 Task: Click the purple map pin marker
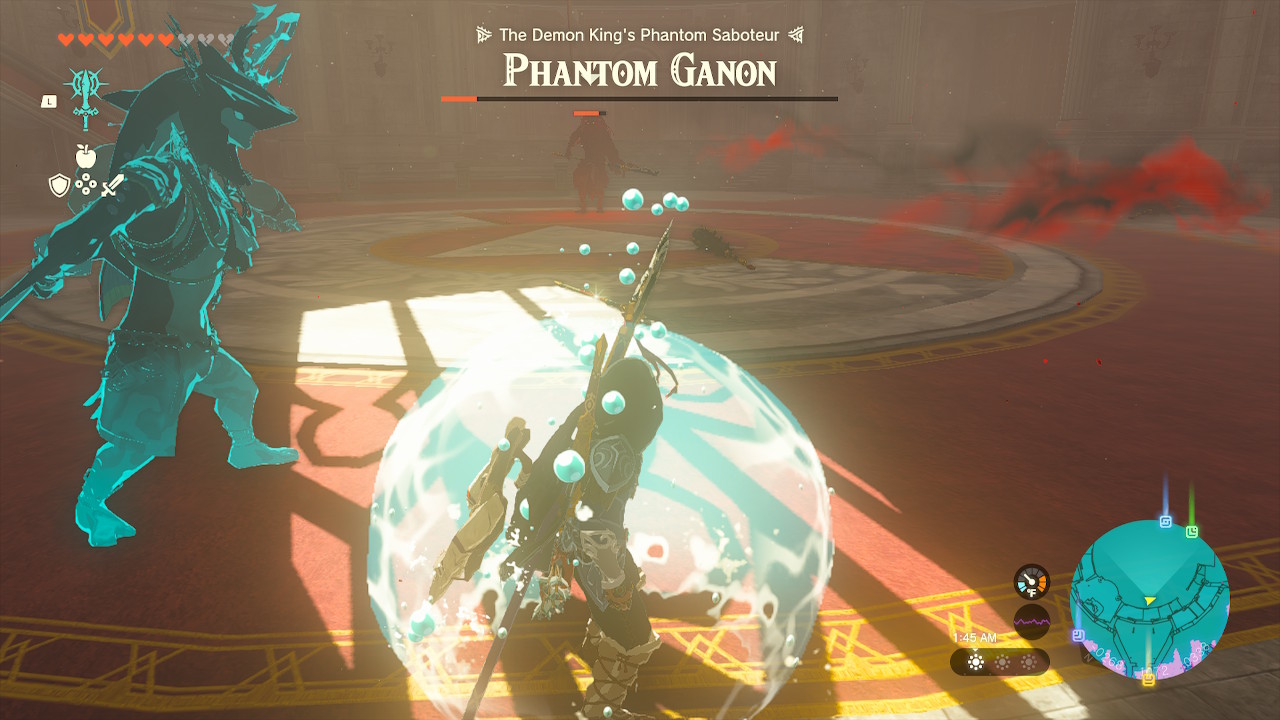point(1078,635)
